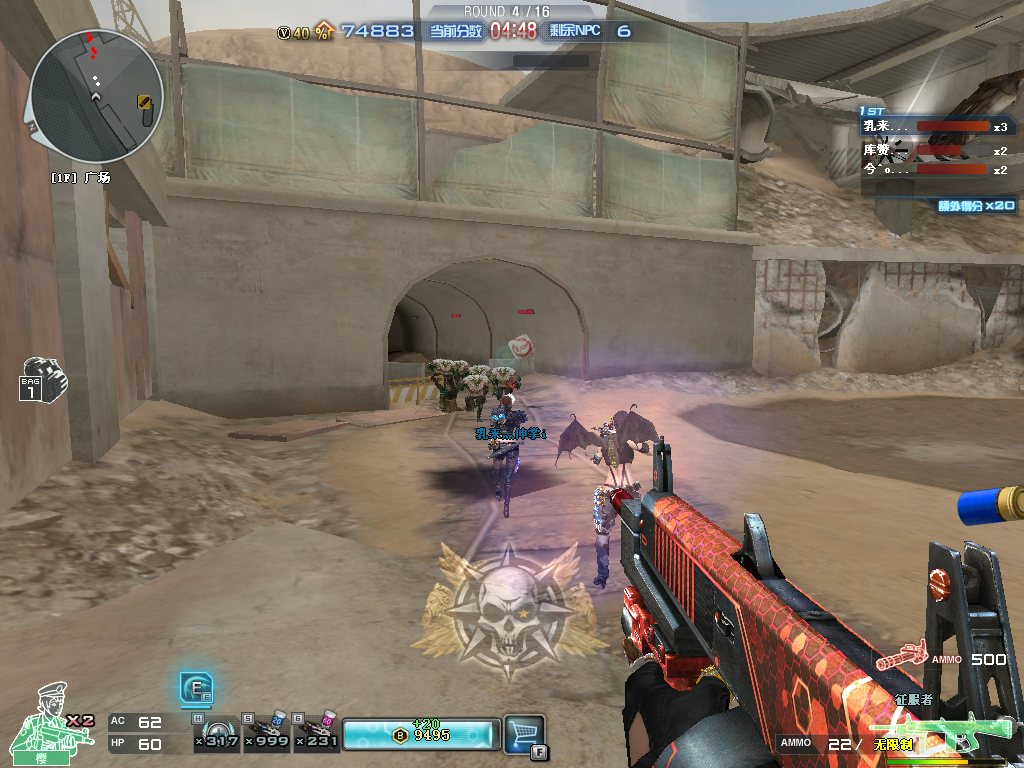
Task: Click the circular minimap
Action: coord(96,96)
